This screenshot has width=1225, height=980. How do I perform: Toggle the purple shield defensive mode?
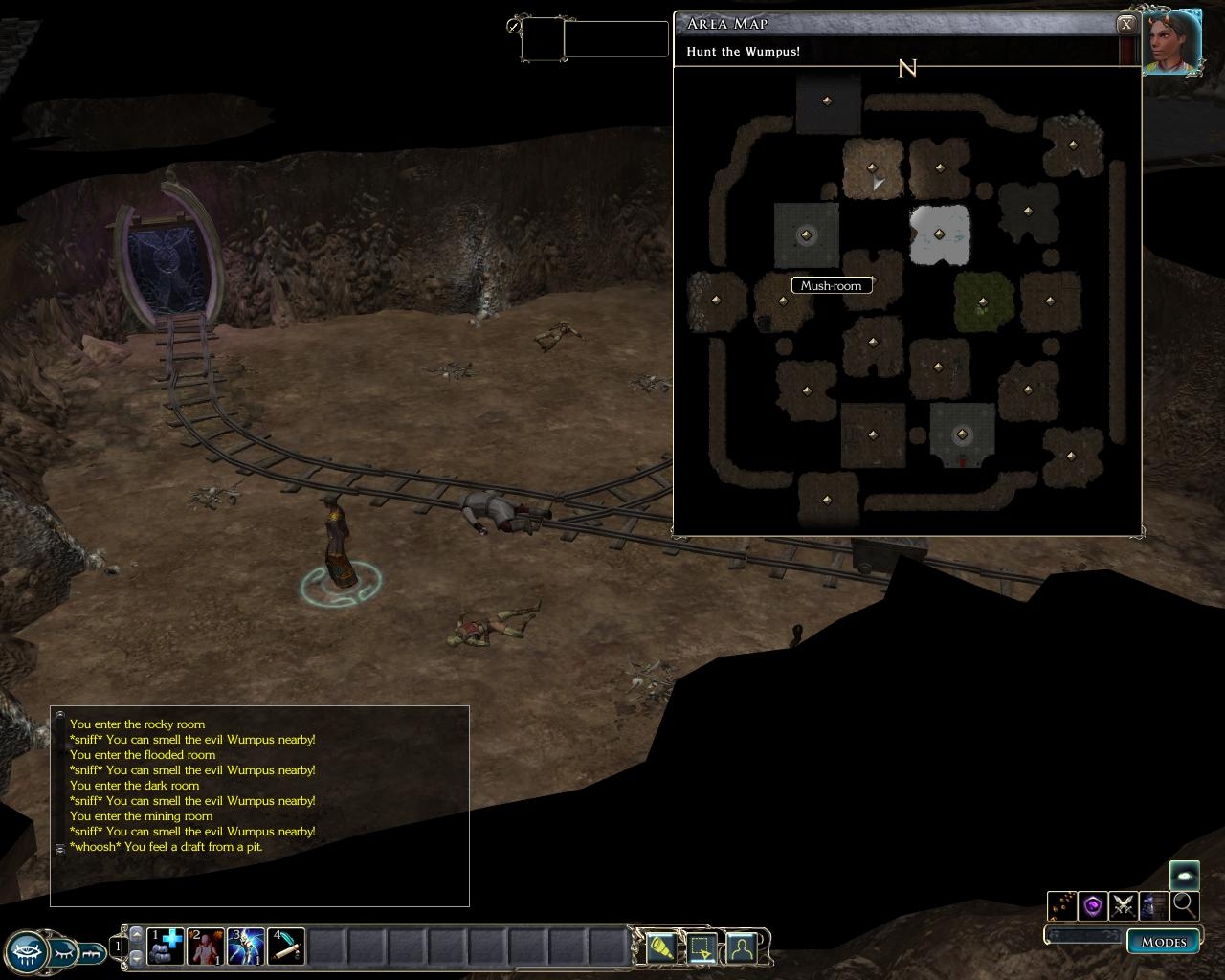pos(1093,904)
